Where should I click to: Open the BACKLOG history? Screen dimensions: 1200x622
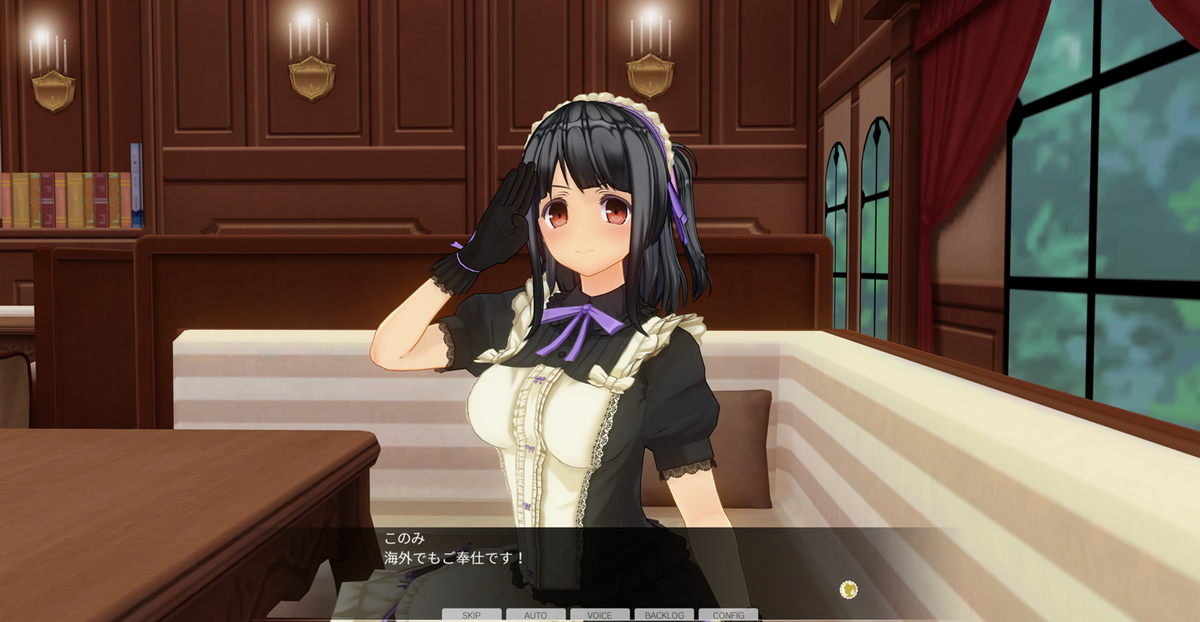[664, 615]
